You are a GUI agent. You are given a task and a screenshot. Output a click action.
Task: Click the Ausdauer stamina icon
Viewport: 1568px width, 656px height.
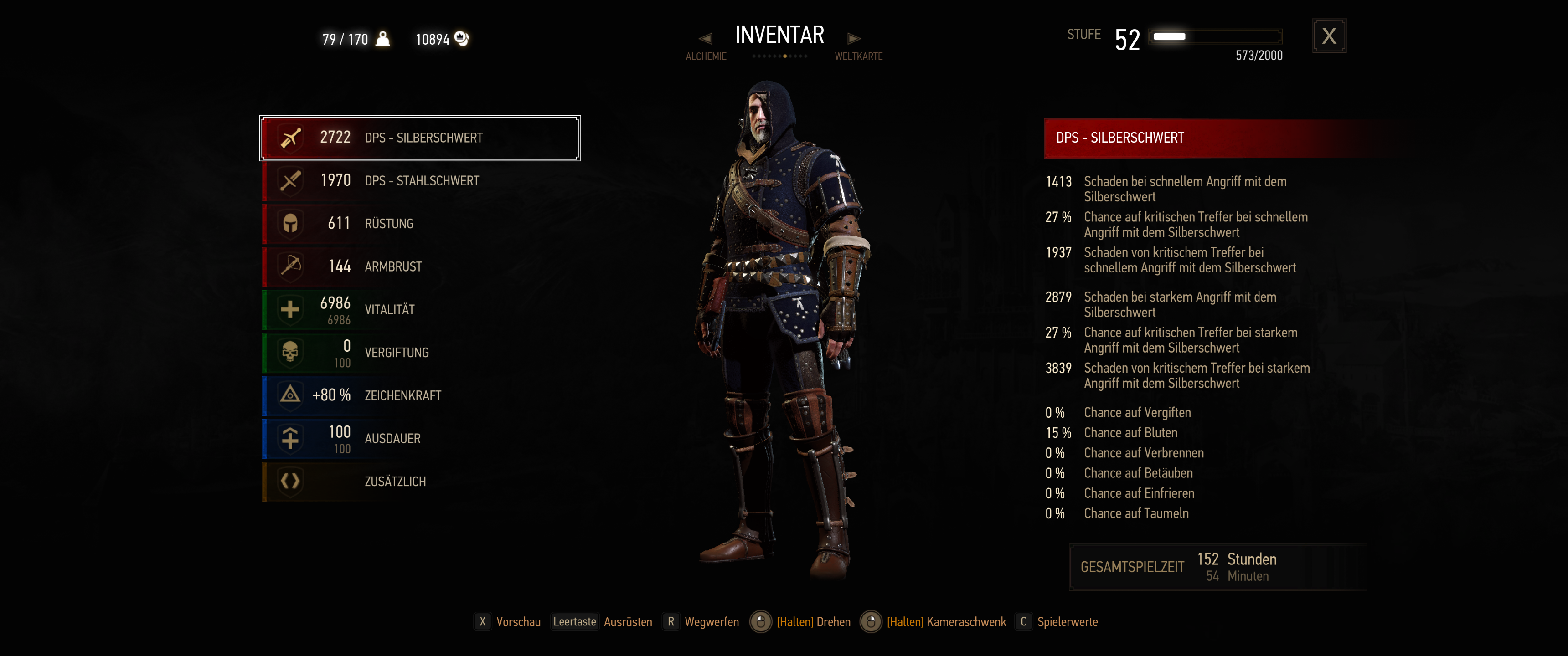[291, 437]
